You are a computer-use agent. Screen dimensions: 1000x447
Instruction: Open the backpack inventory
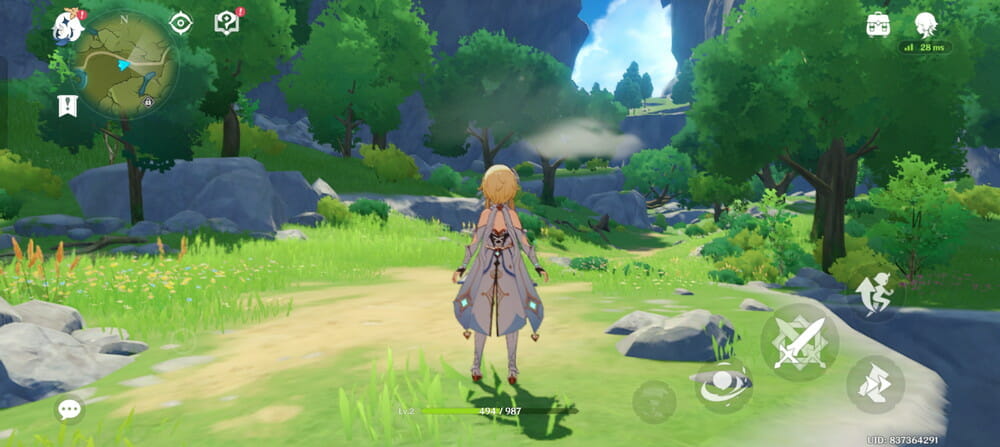click(878, 25)
